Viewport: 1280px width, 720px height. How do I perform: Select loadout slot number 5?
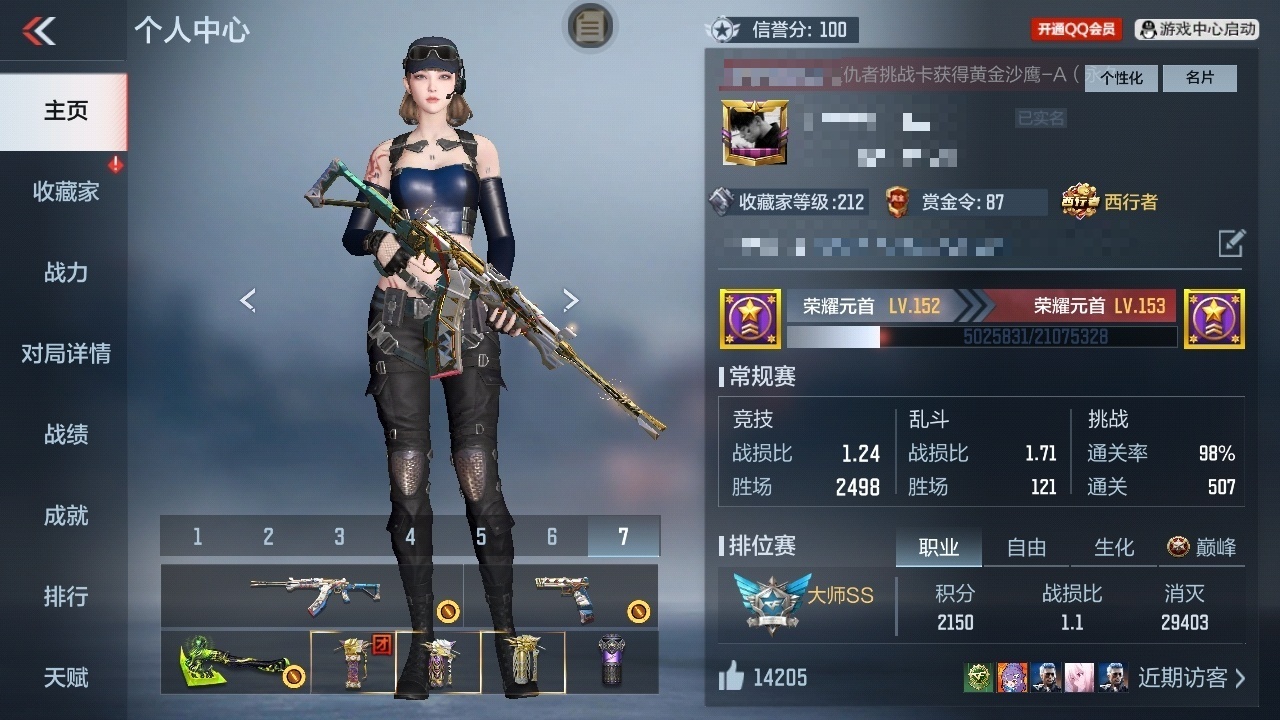[x=481, y=537]
